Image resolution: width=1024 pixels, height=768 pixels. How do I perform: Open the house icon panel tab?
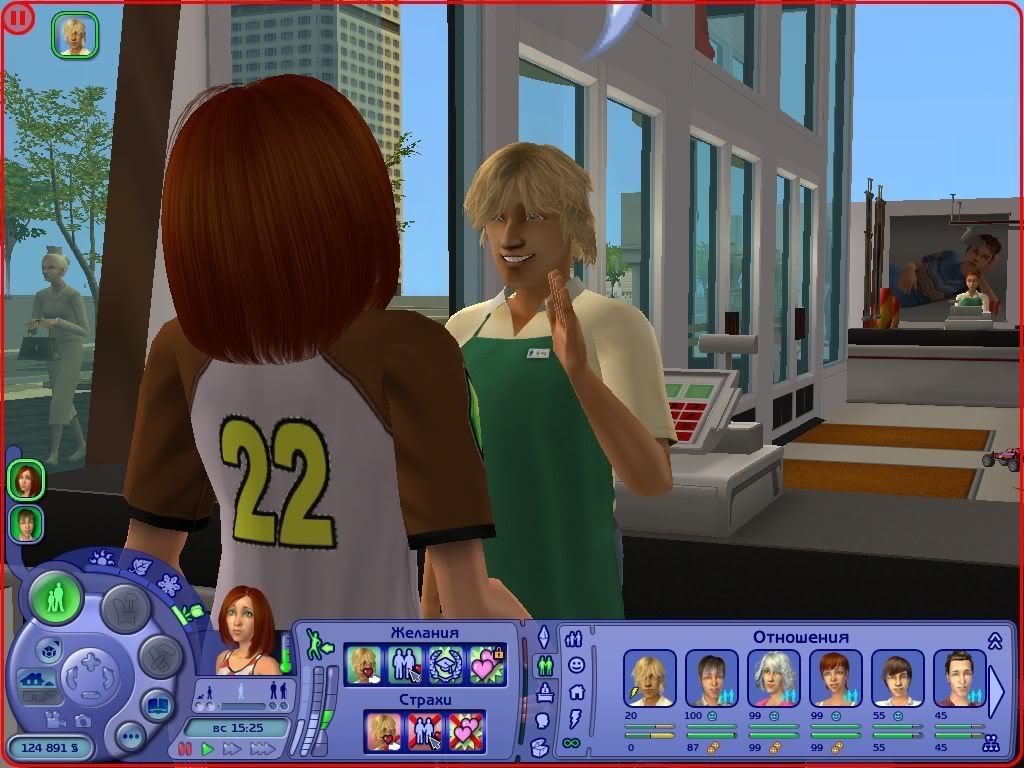pos(576,691)
